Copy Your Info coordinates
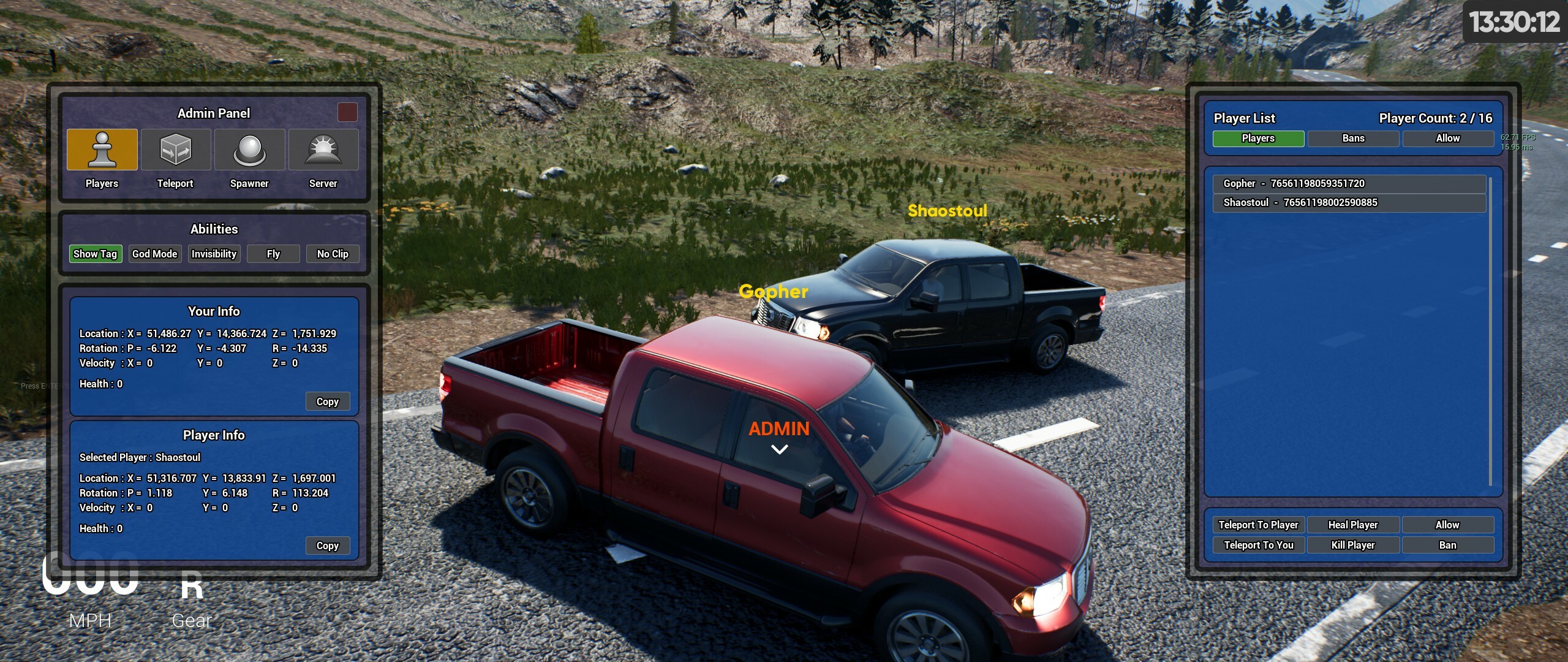This screenshot has width=1568, height=662. [328, 401]
